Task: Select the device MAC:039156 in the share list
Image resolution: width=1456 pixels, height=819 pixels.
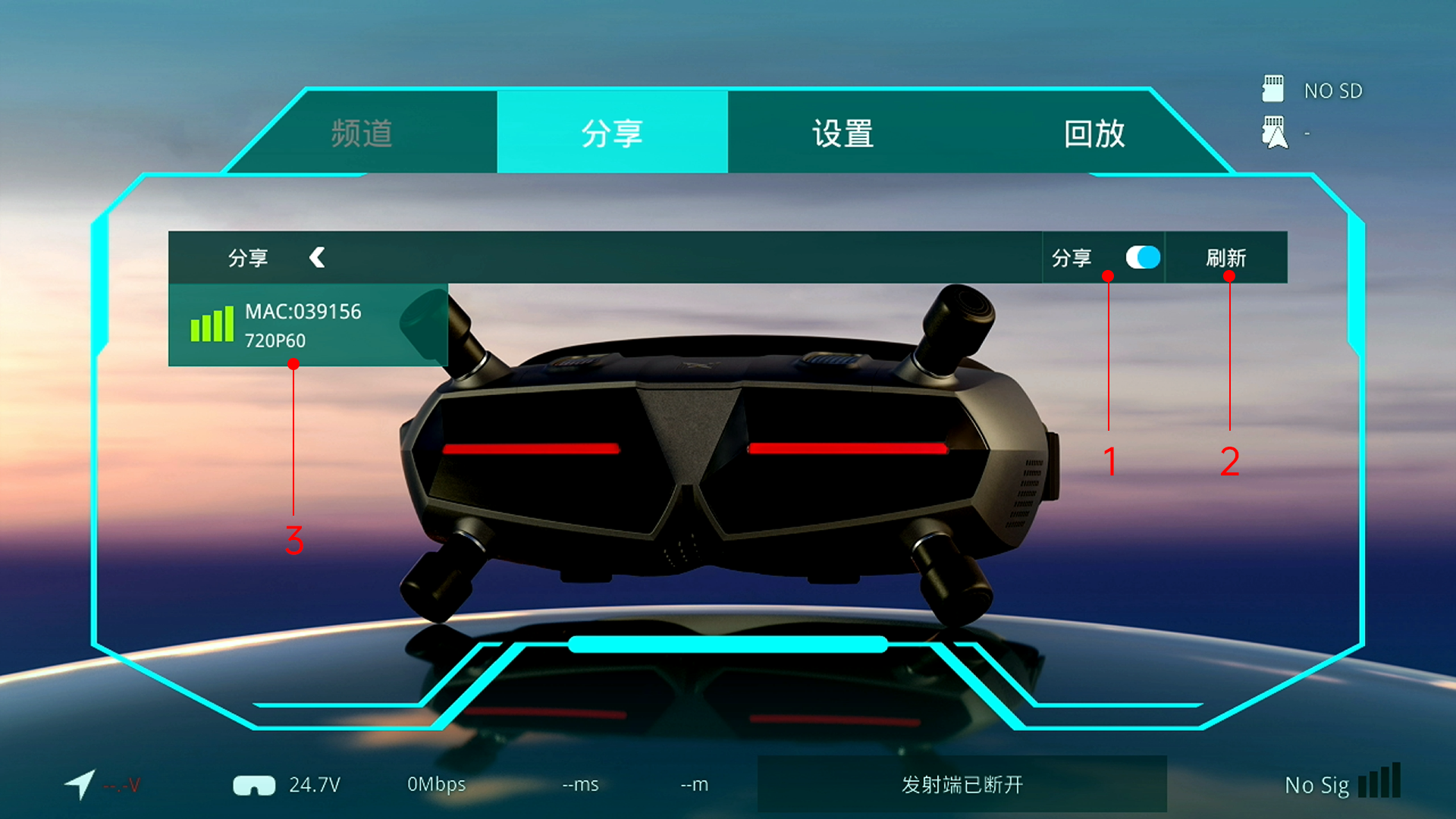Action: point(303,312)
